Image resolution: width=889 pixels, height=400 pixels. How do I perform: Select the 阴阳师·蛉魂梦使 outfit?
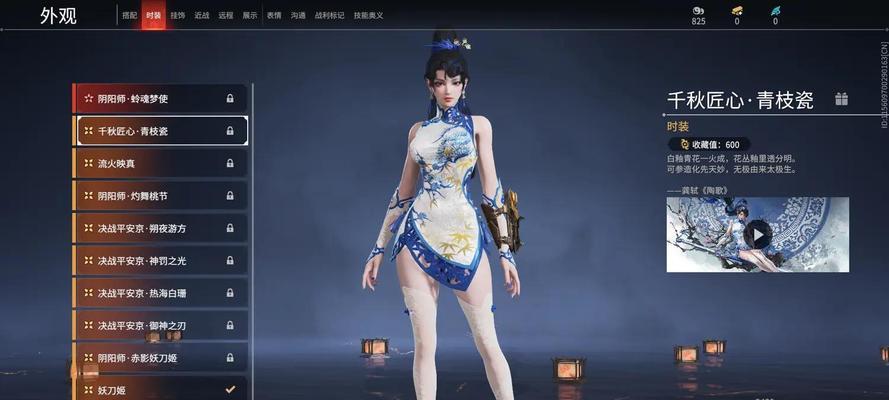(160, 98)
